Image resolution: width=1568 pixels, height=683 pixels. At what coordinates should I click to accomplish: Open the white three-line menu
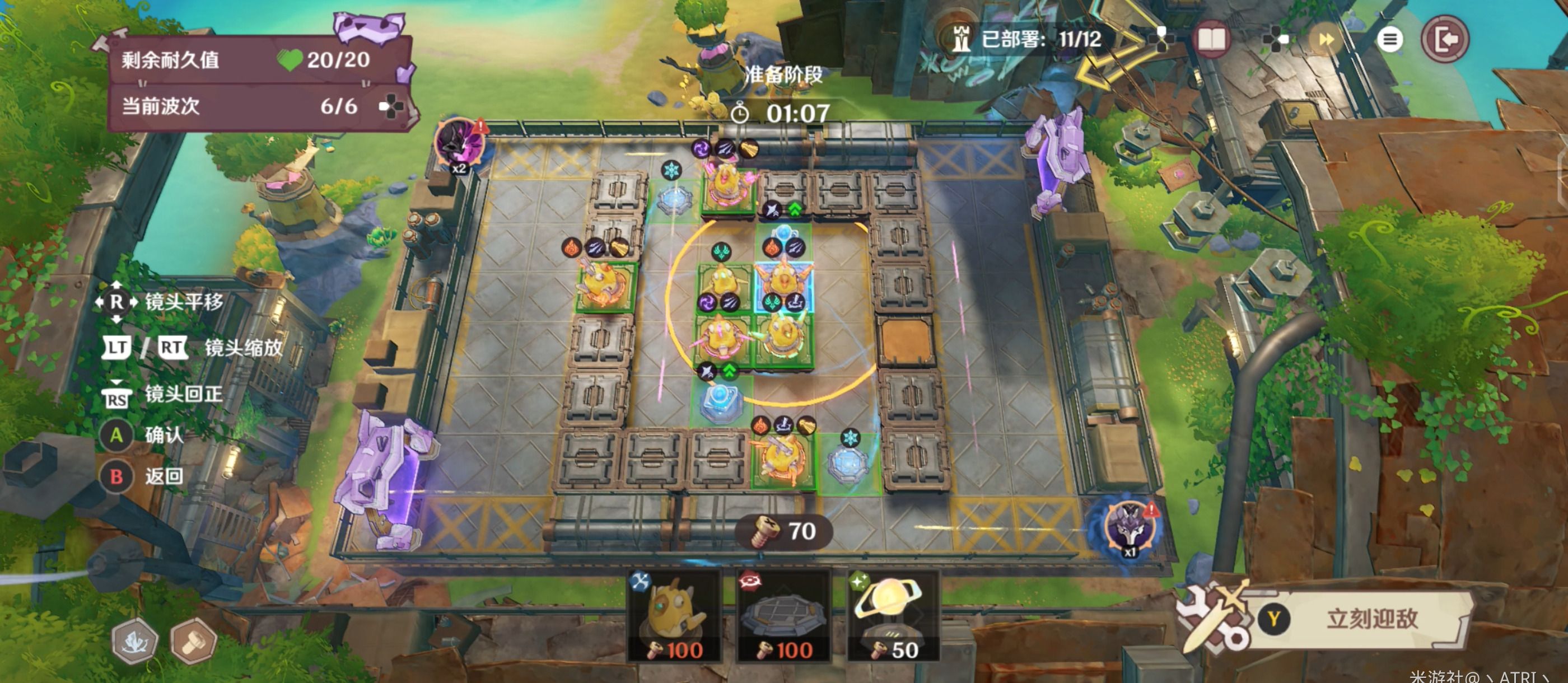coord(1389,40)
